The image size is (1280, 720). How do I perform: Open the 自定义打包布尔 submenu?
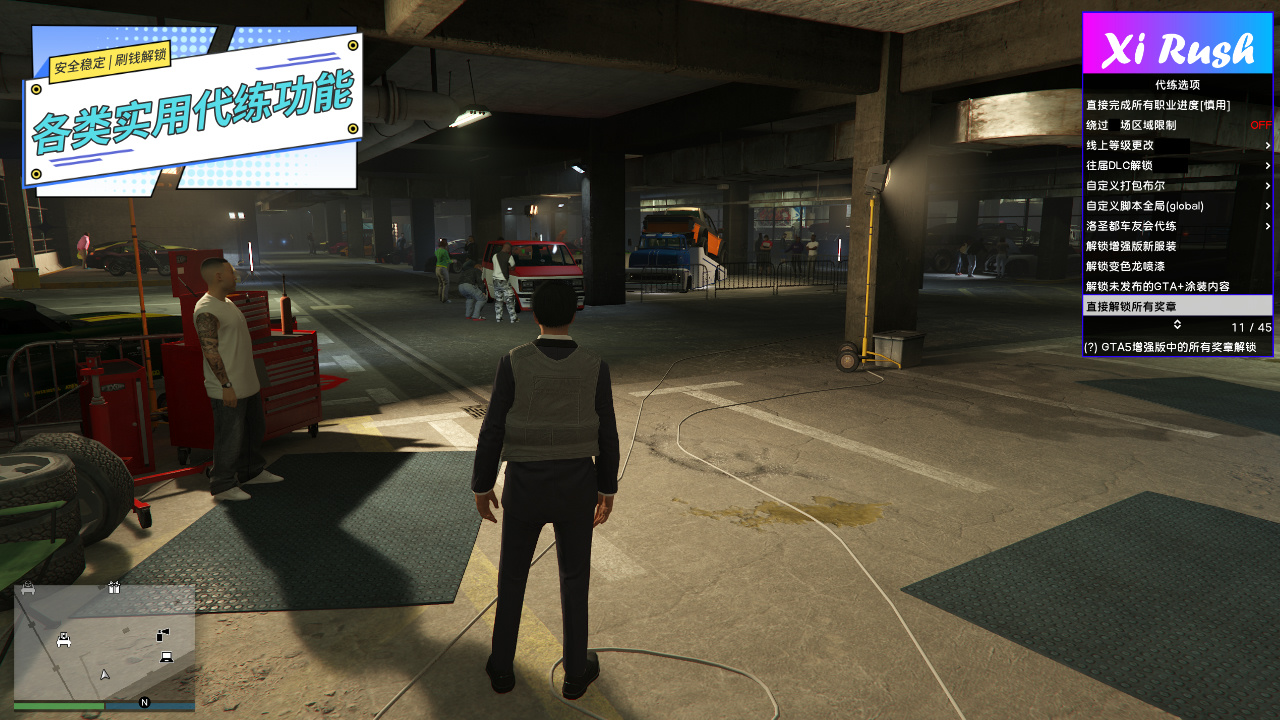[1177, 185]
